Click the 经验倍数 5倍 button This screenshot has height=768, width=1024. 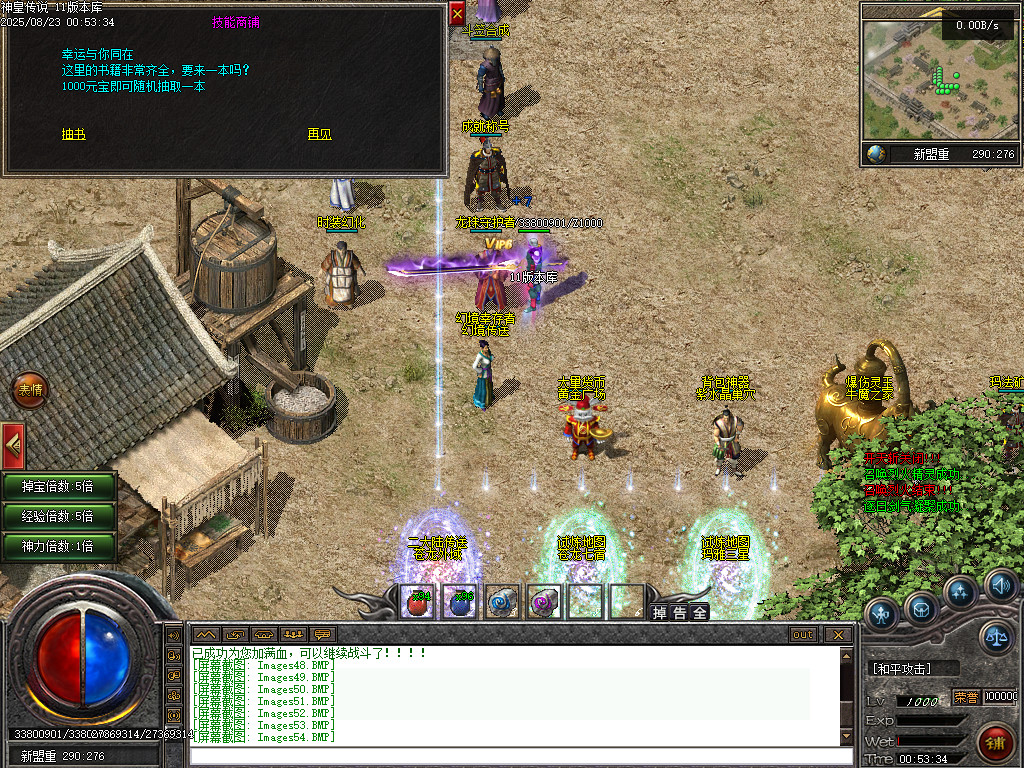pos(59,517)
